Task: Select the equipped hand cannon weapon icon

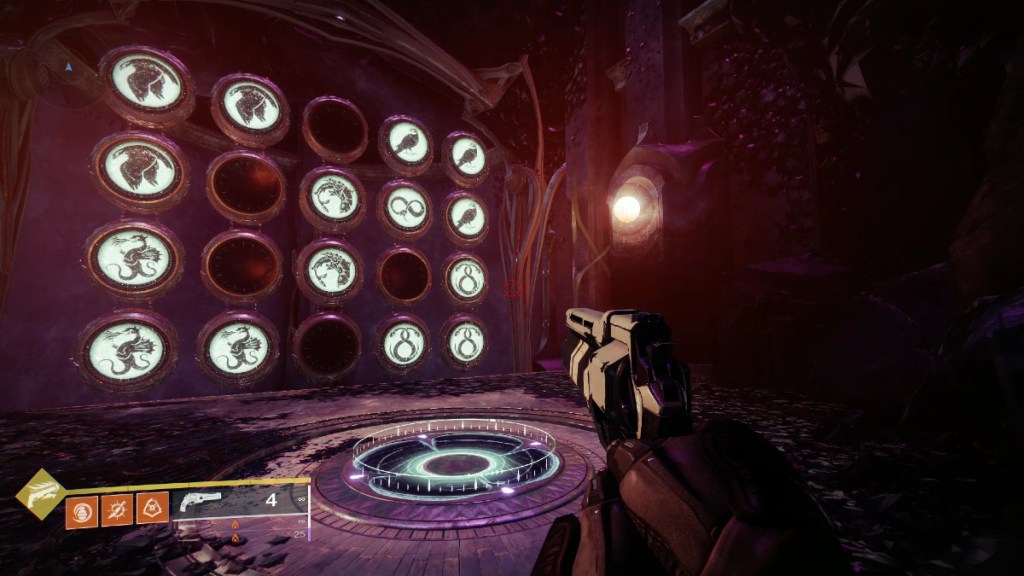Action: [199, 506]
